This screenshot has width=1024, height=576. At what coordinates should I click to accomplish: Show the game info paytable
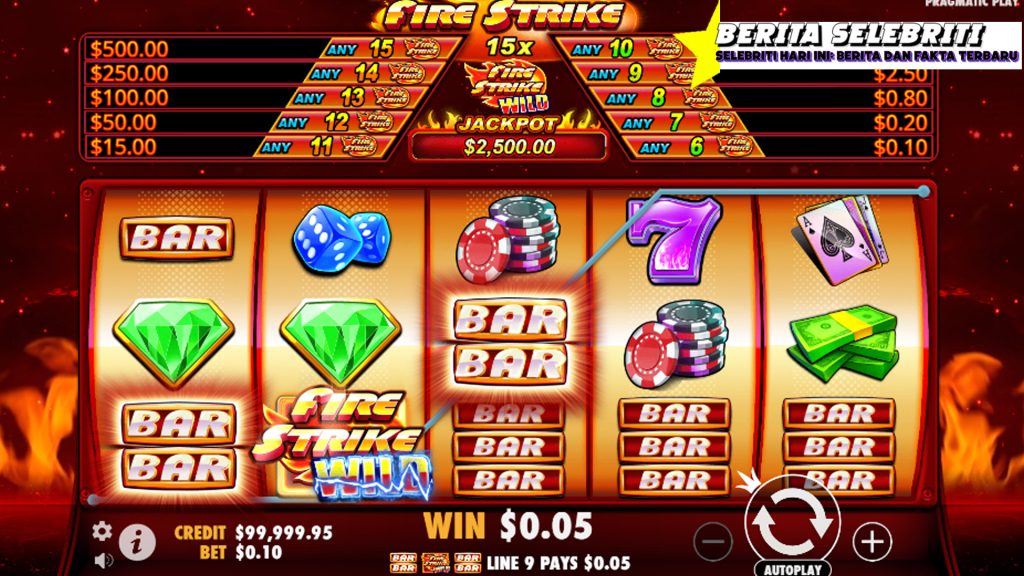[x=137, y=542]
